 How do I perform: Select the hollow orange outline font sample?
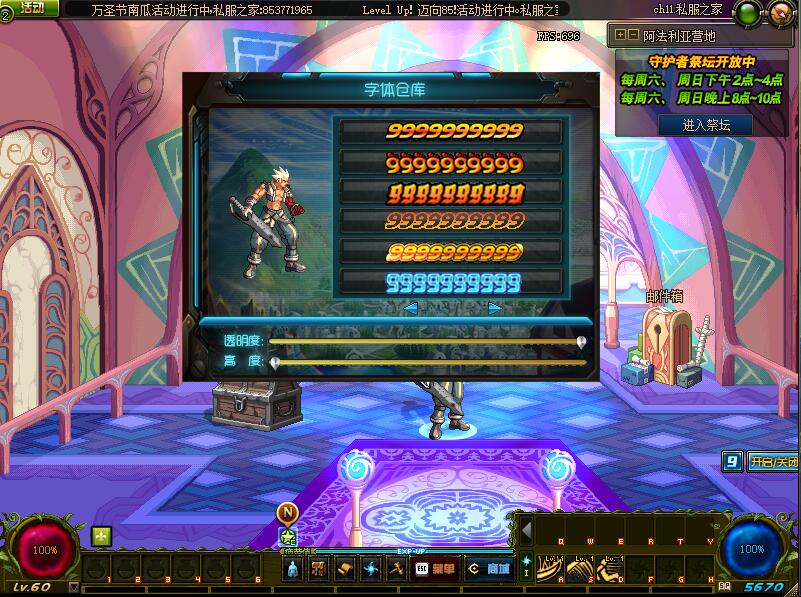[x=454, y=220]
